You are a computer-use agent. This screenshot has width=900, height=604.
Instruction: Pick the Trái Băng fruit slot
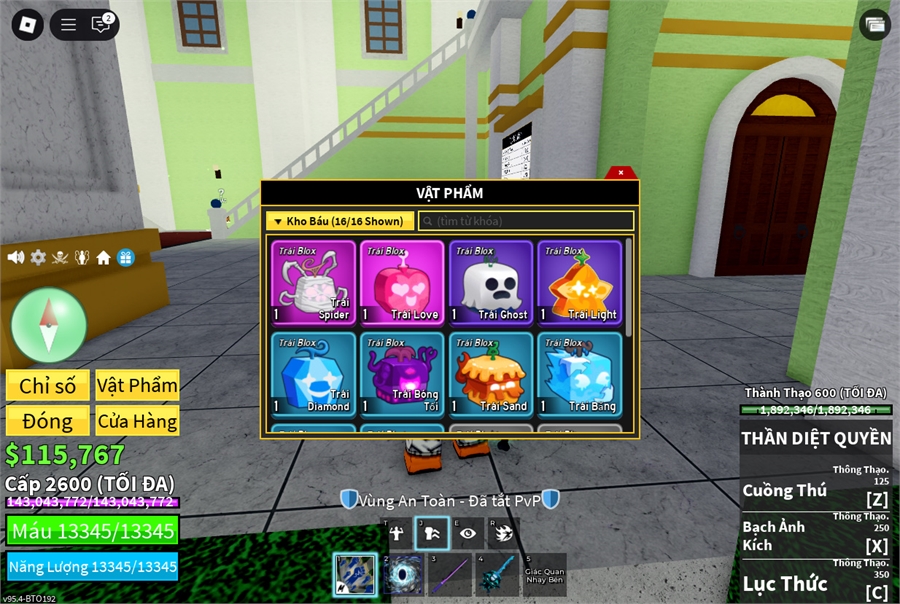pyautogui.click(x=580, y=374)
